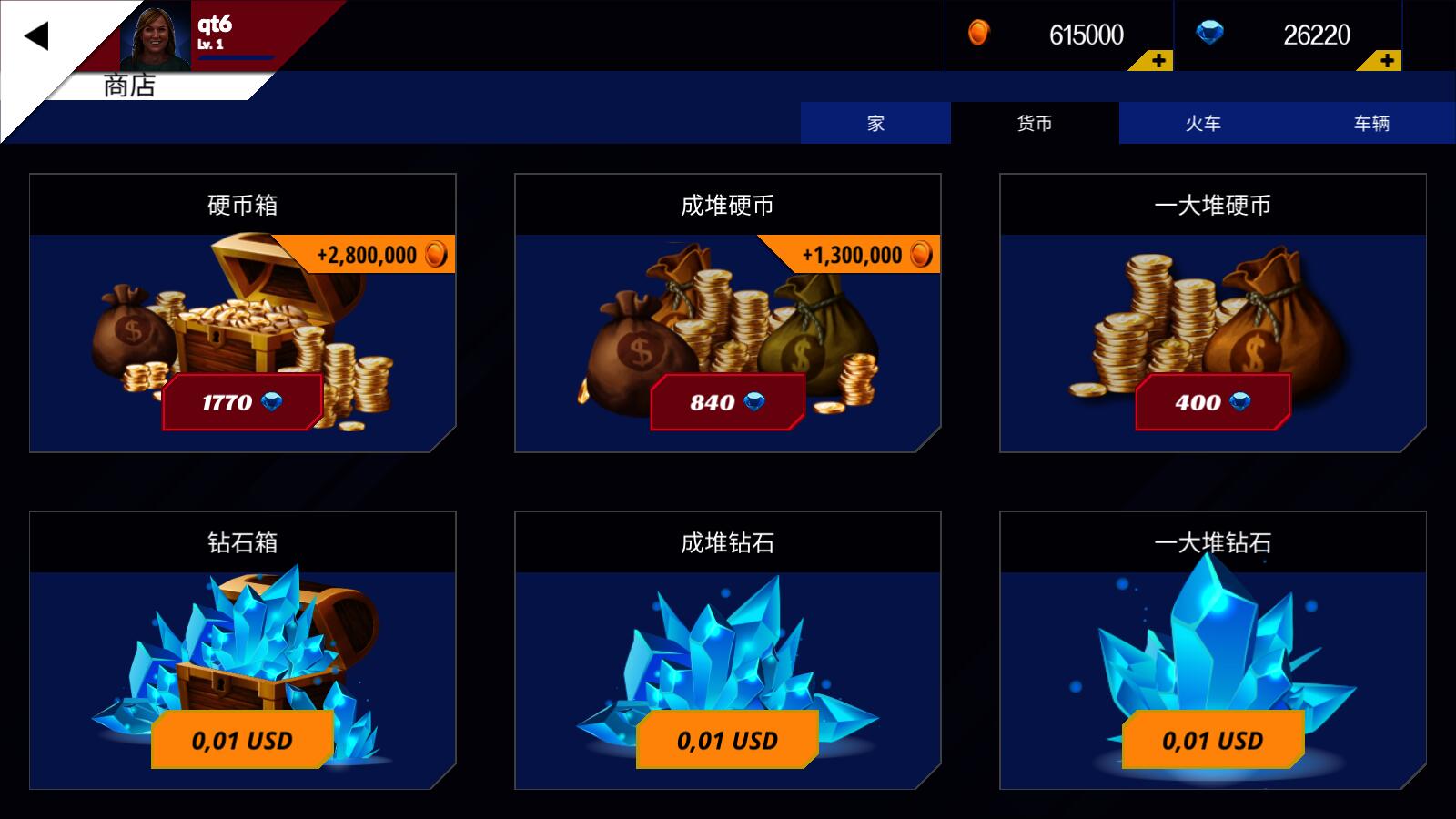The width and height of the screenshot is (1456, 819).
Task: Buy the 一大堆钻石 crystal pack
Action: tap(1212, 741)
